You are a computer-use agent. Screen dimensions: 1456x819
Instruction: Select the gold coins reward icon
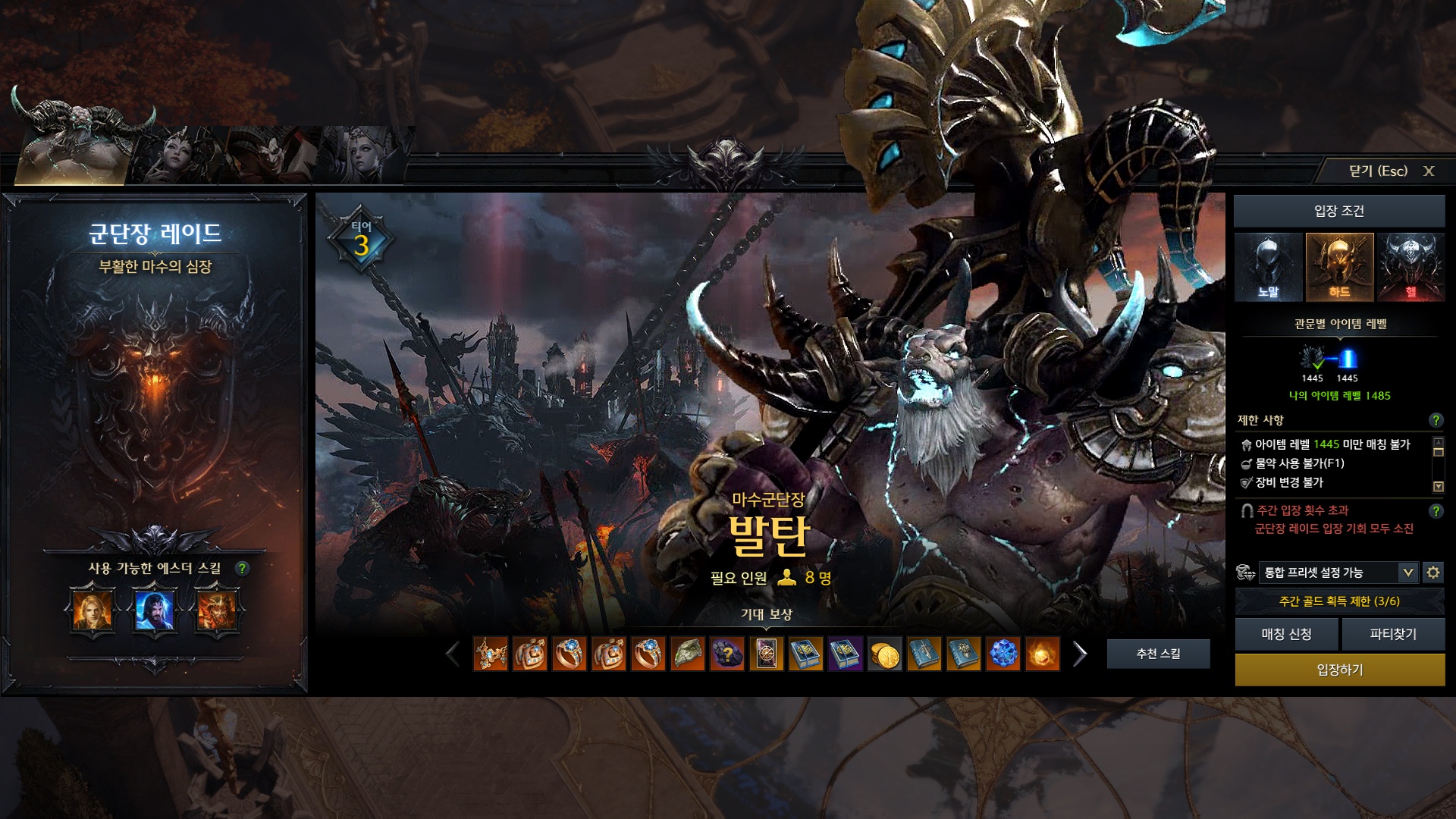pos(884,654)
